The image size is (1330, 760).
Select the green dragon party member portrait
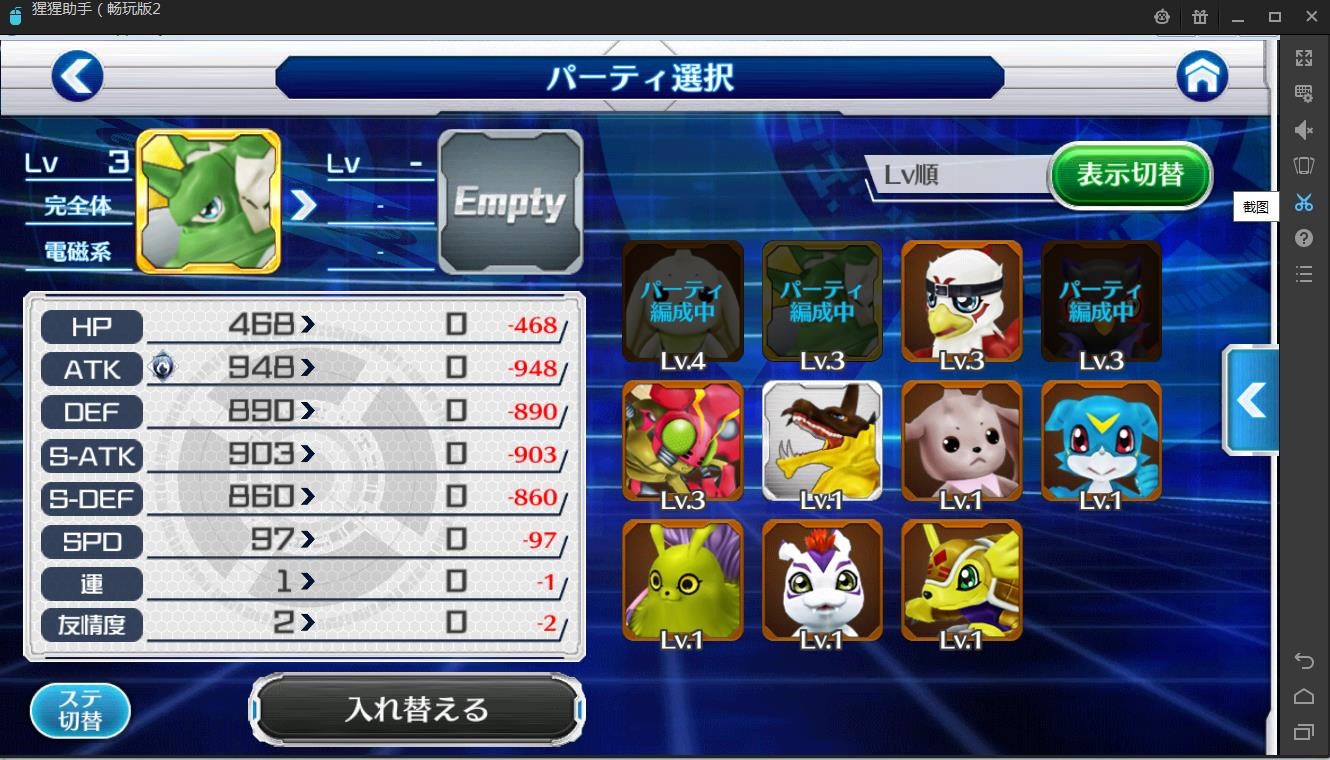pyautogui.click(x=208, y=202)
